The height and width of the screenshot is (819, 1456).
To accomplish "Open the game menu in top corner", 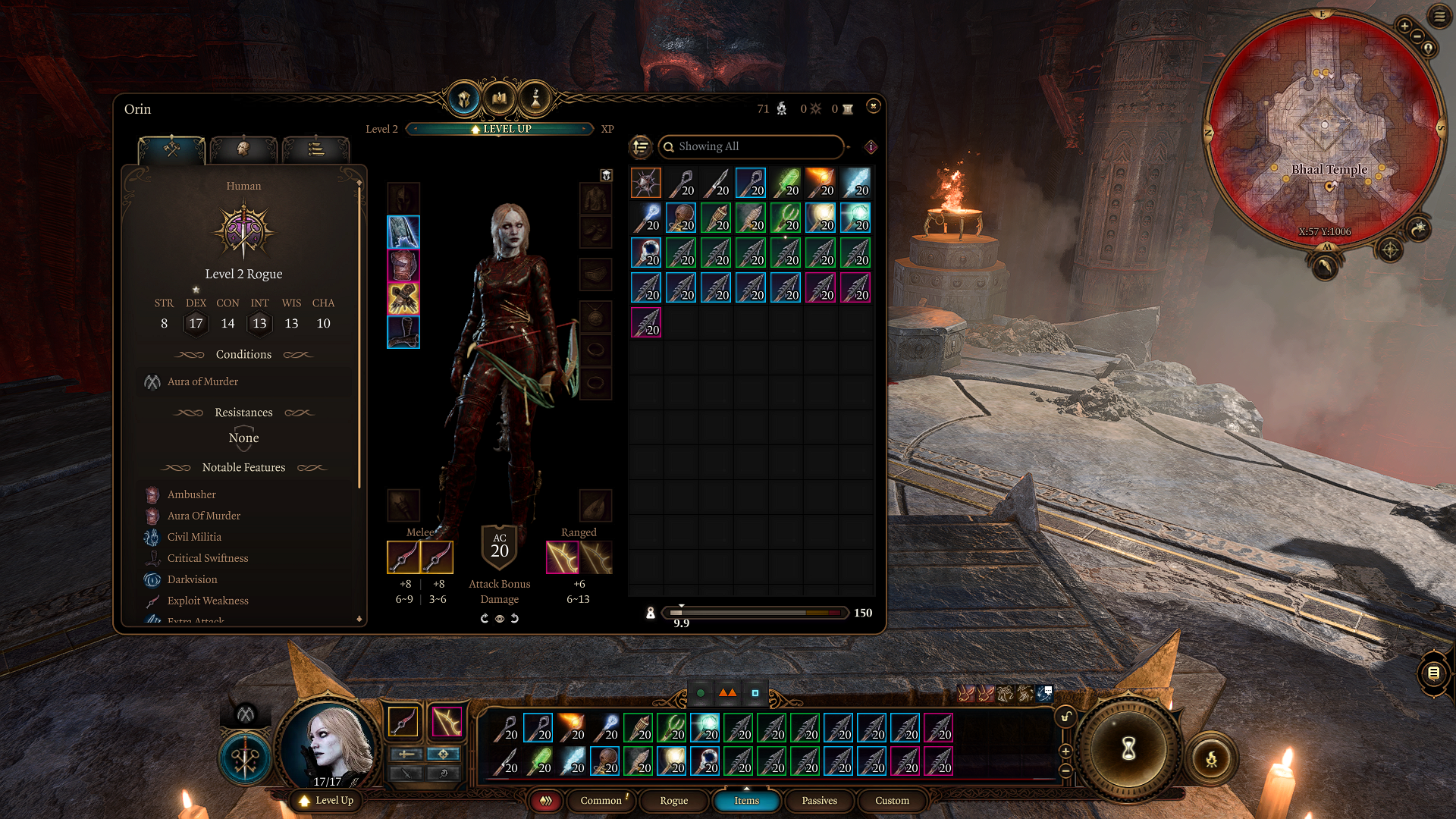I will coord(1439,16).
